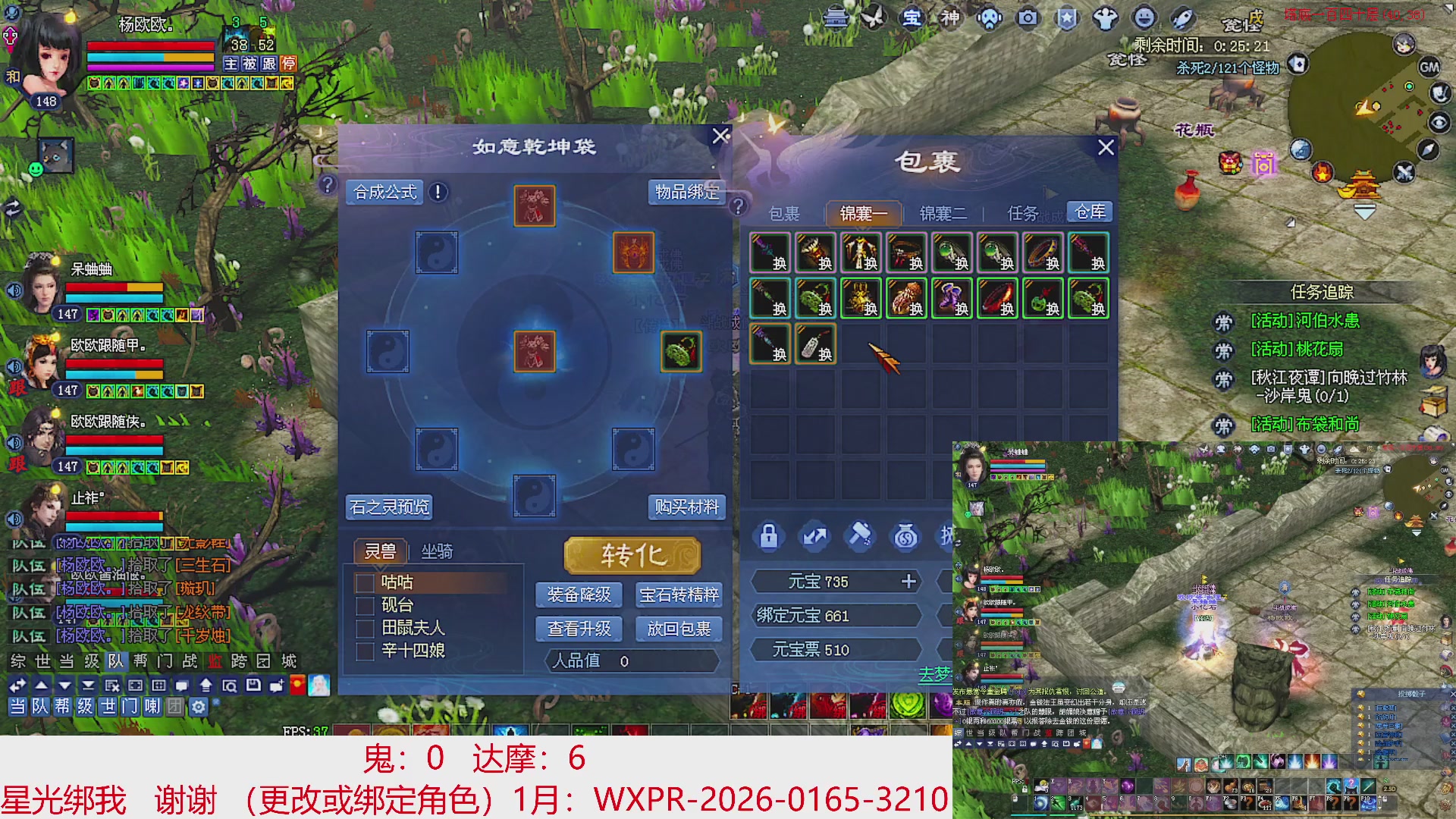Select the 装备降级 equipment downgrade option

[578, 595]
